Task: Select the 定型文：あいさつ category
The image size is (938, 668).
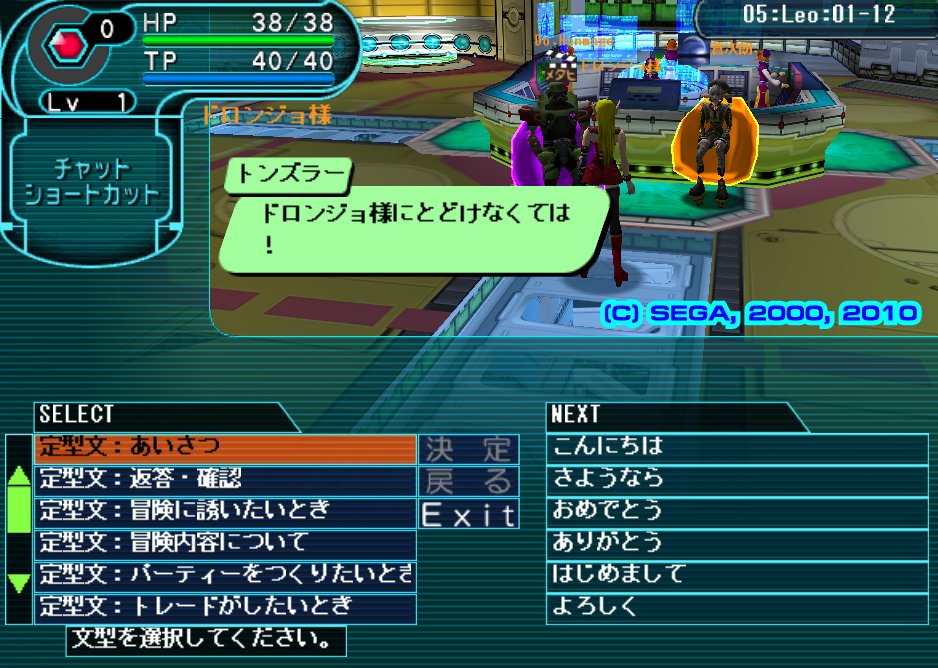Action: (225, 447)
